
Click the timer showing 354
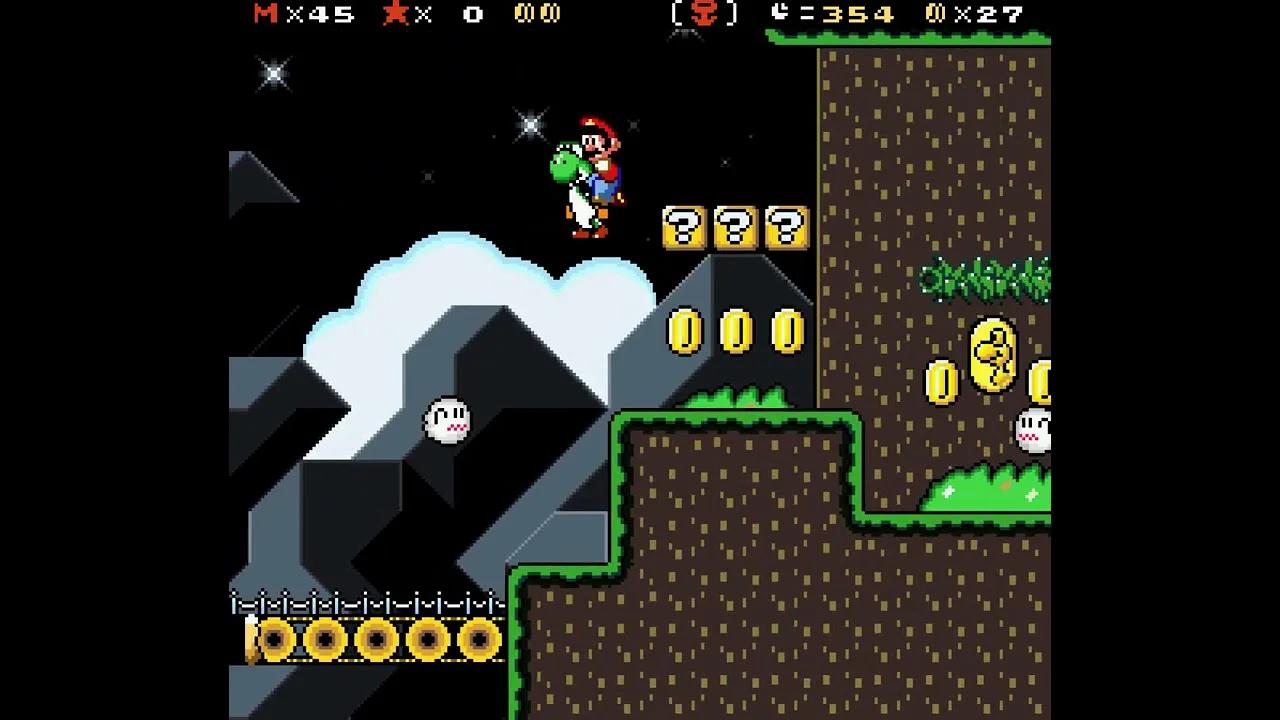point(860,15)
